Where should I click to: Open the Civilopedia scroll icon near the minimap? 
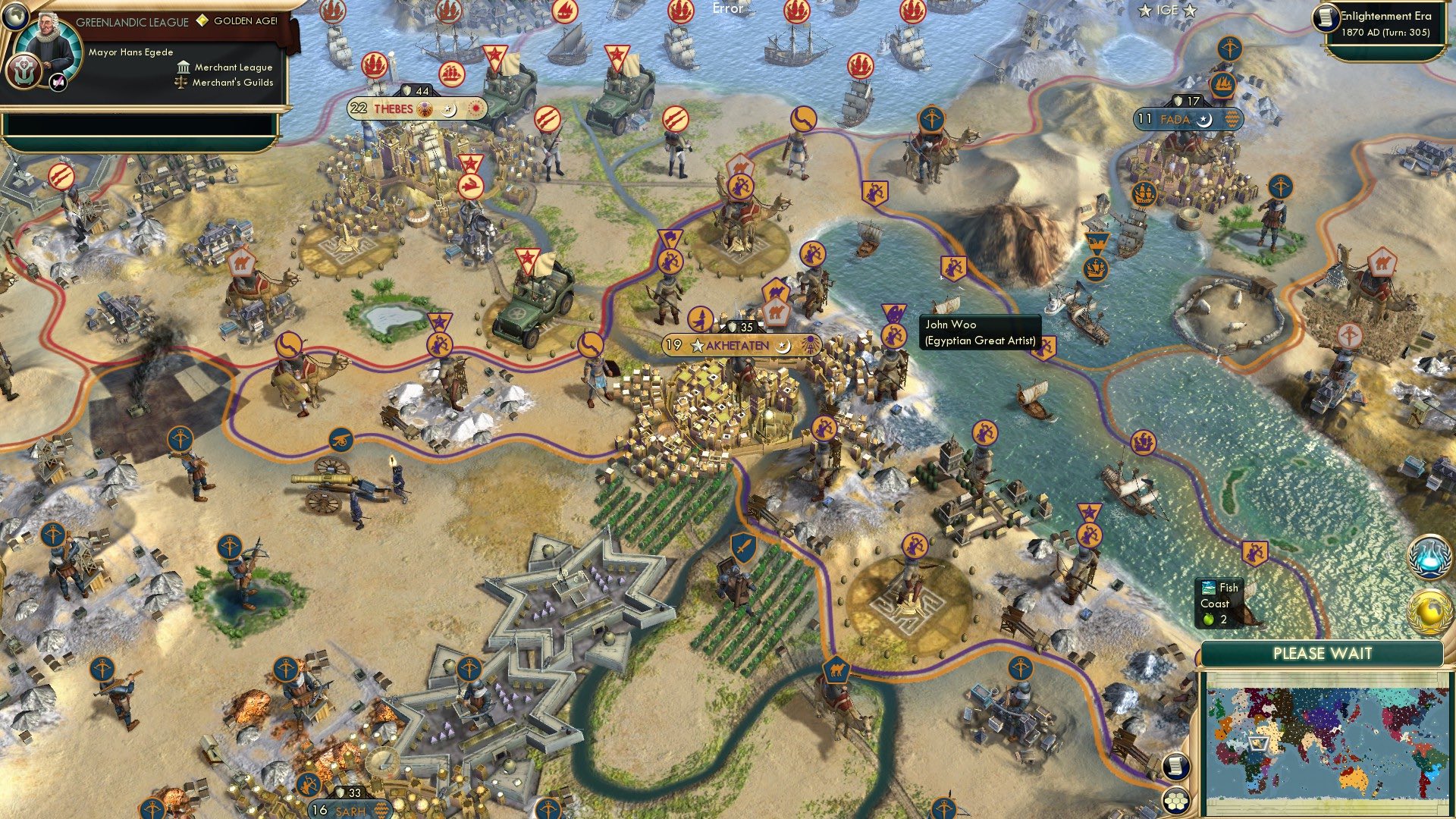(x=1176, y=767)
